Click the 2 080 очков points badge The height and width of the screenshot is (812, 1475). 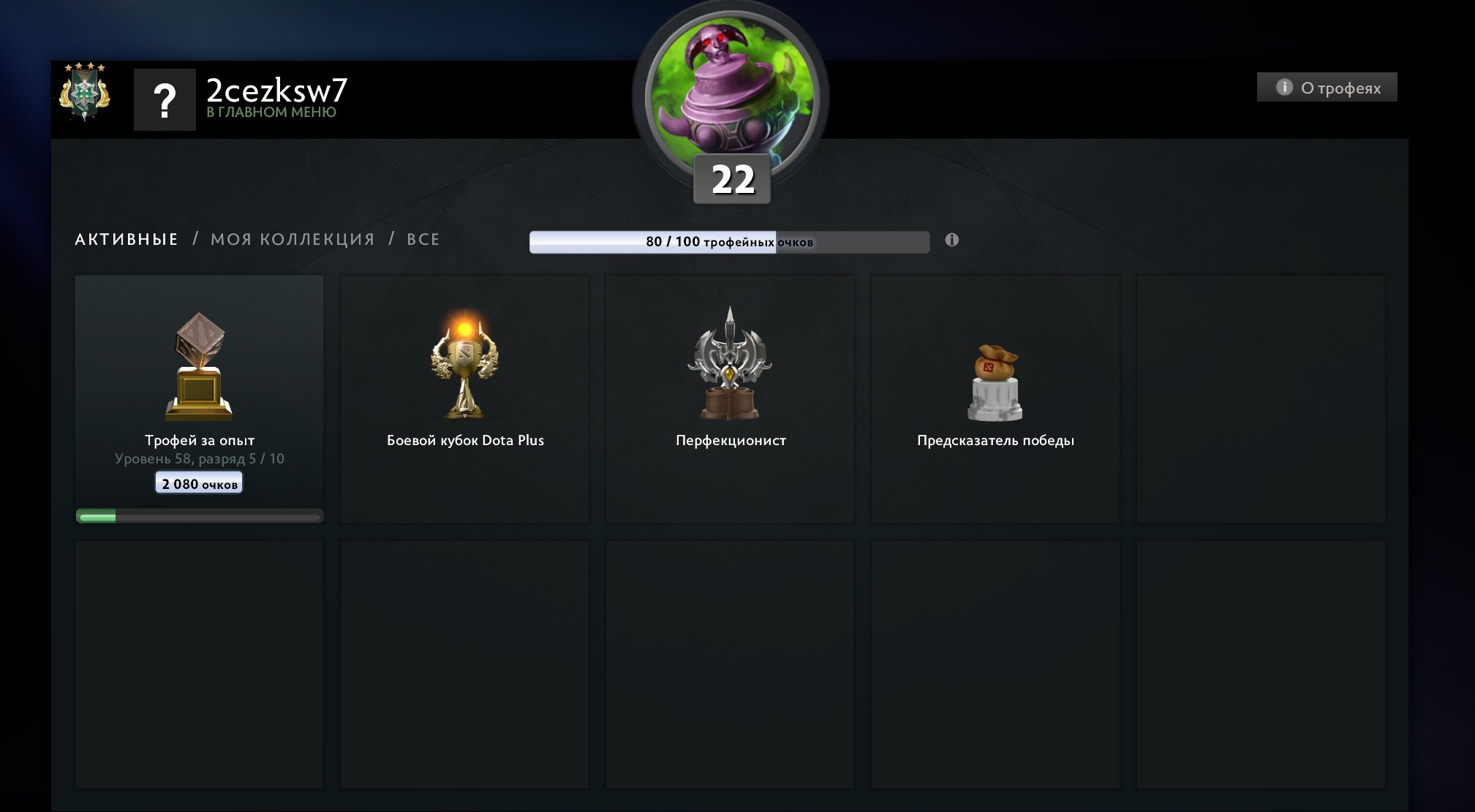199,482
